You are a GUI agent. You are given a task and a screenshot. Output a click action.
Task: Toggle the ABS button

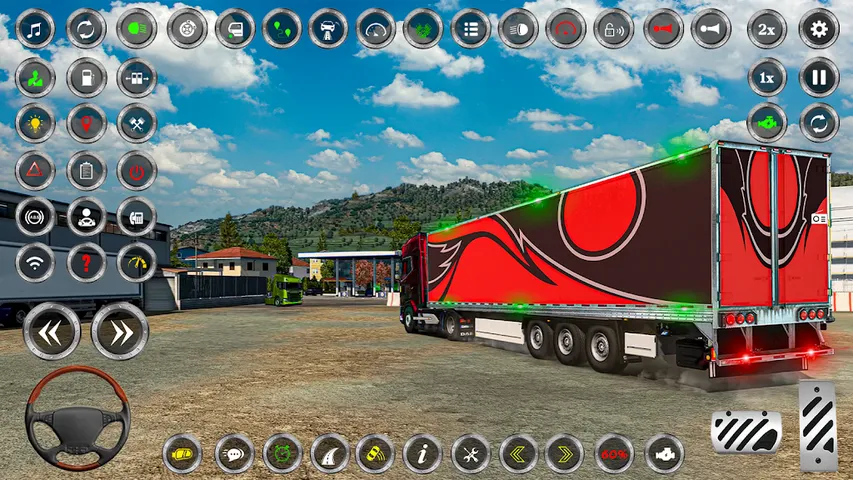pyautogui.click(x=36, y=216)
